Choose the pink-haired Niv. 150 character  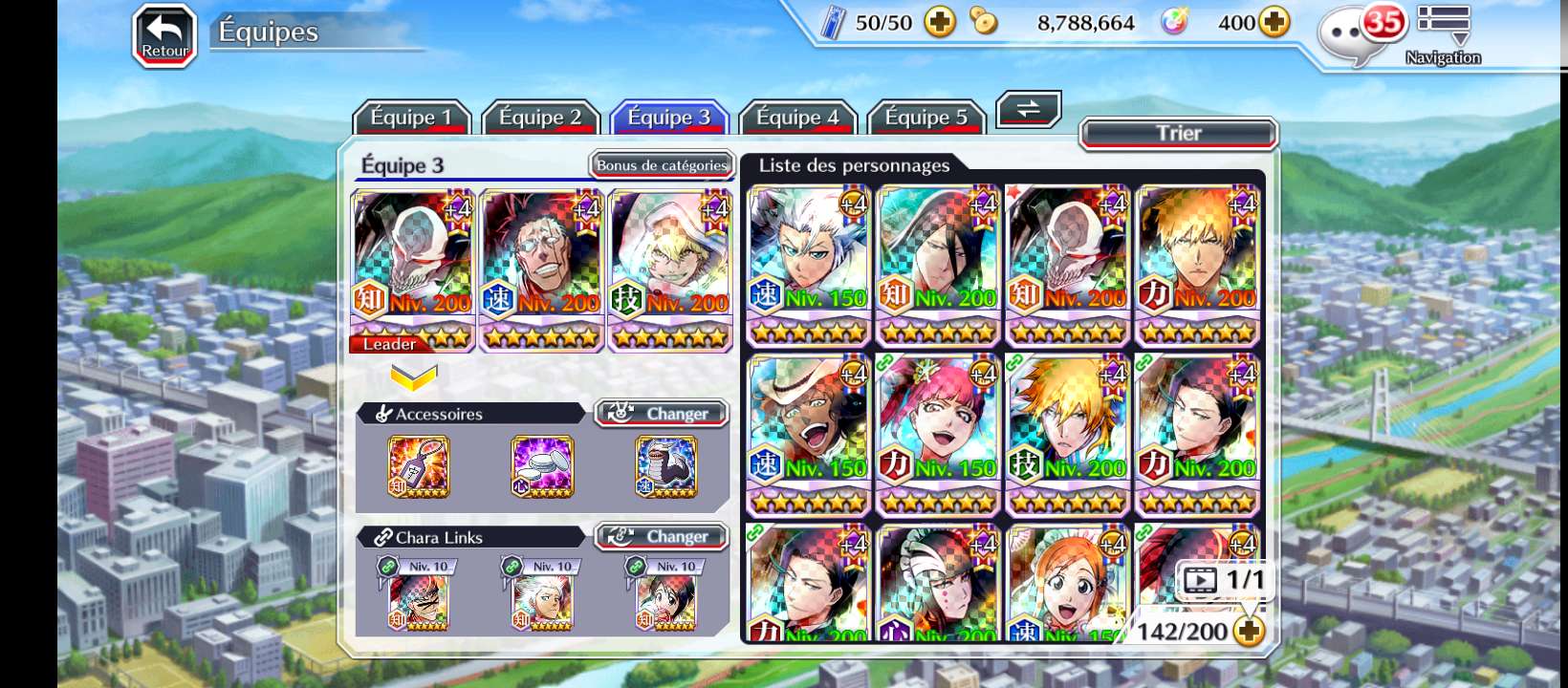tap(938, 435)
